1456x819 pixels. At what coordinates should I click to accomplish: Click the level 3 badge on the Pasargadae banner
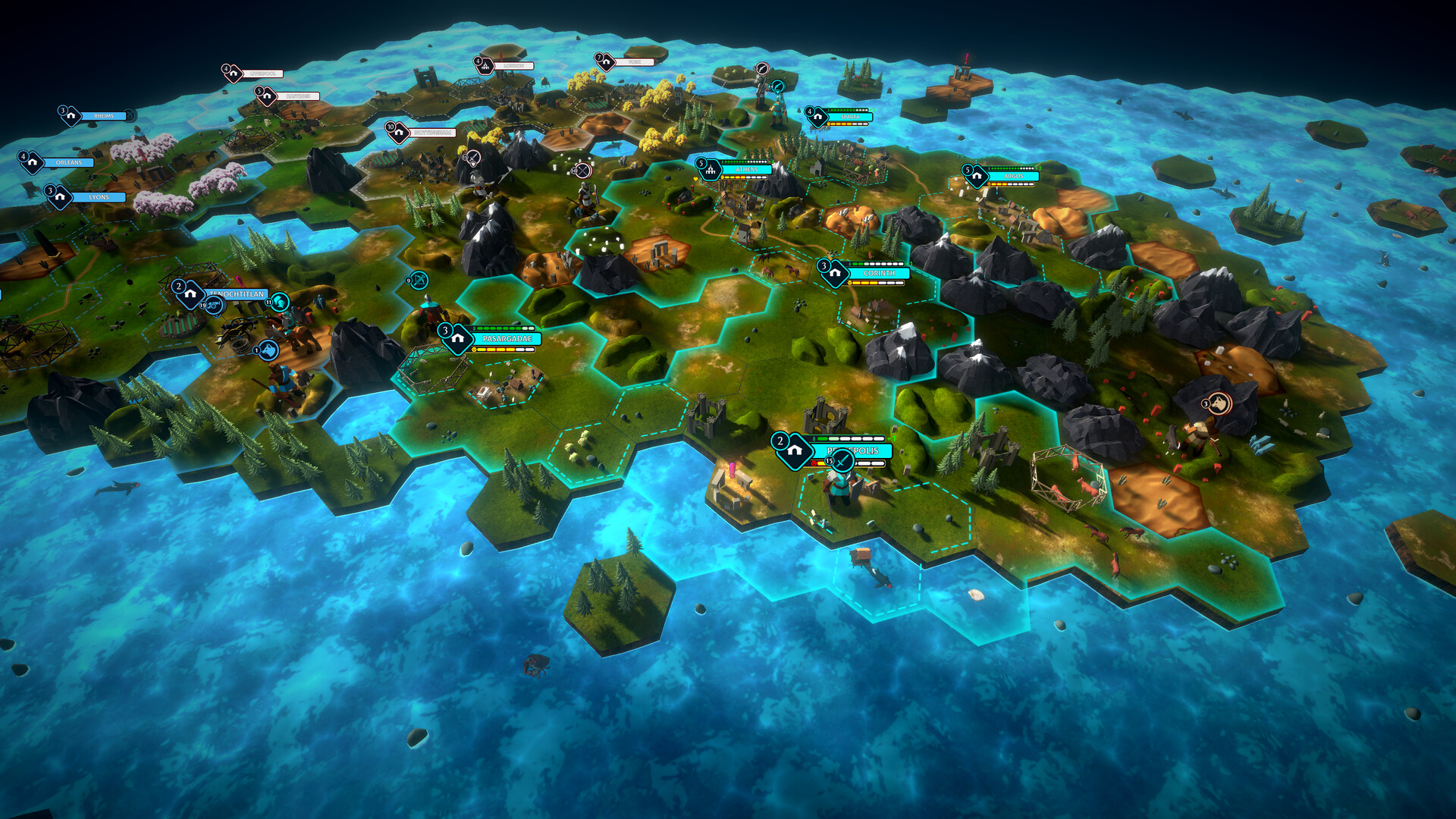(x=446, y=331)
